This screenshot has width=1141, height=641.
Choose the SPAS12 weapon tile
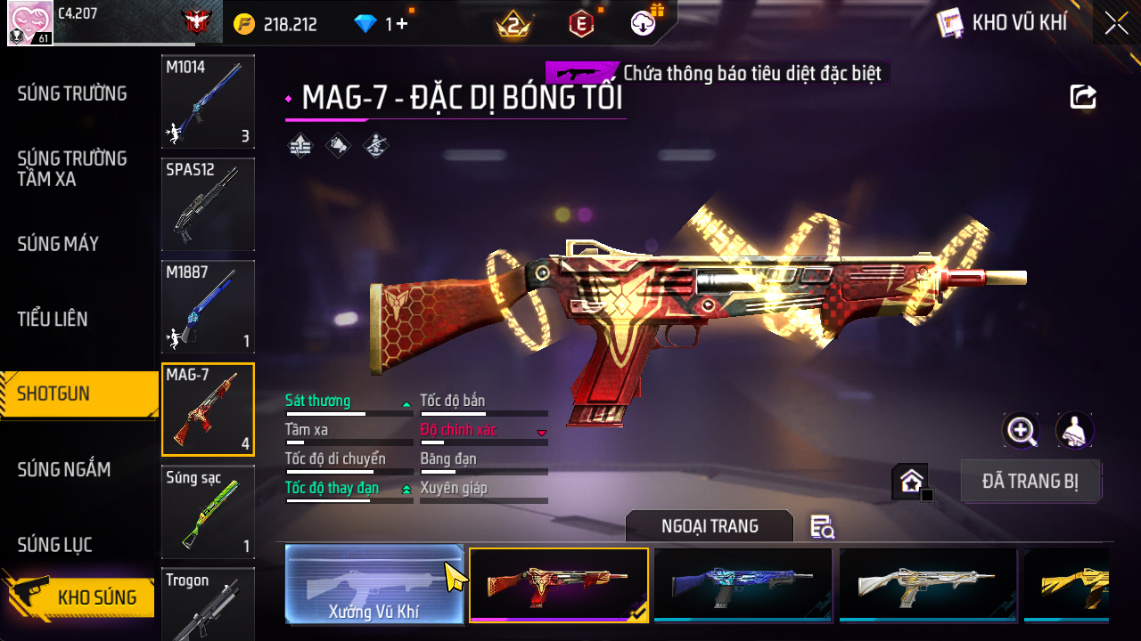(208, 204)
